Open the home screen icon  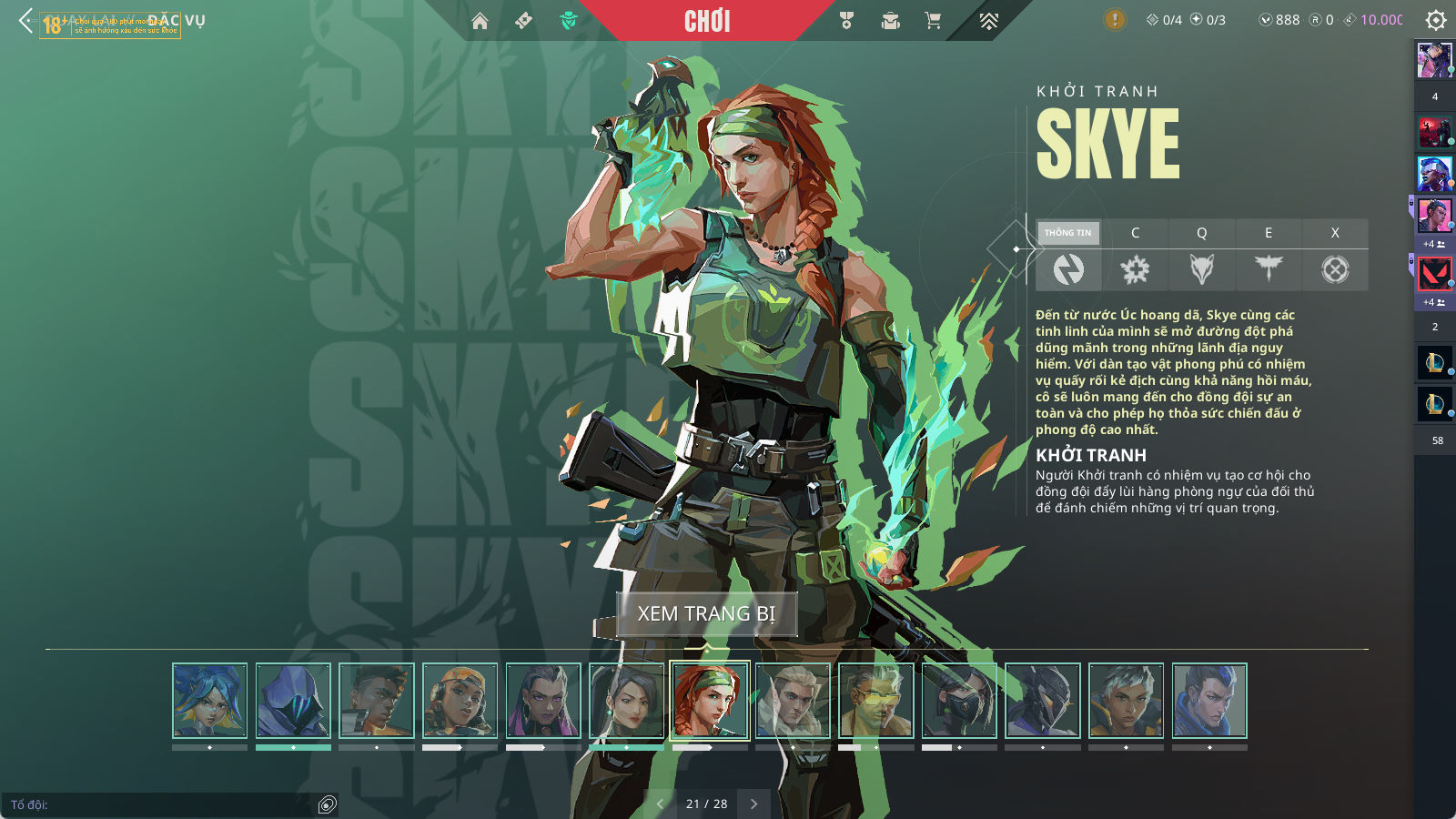(480, 21)
